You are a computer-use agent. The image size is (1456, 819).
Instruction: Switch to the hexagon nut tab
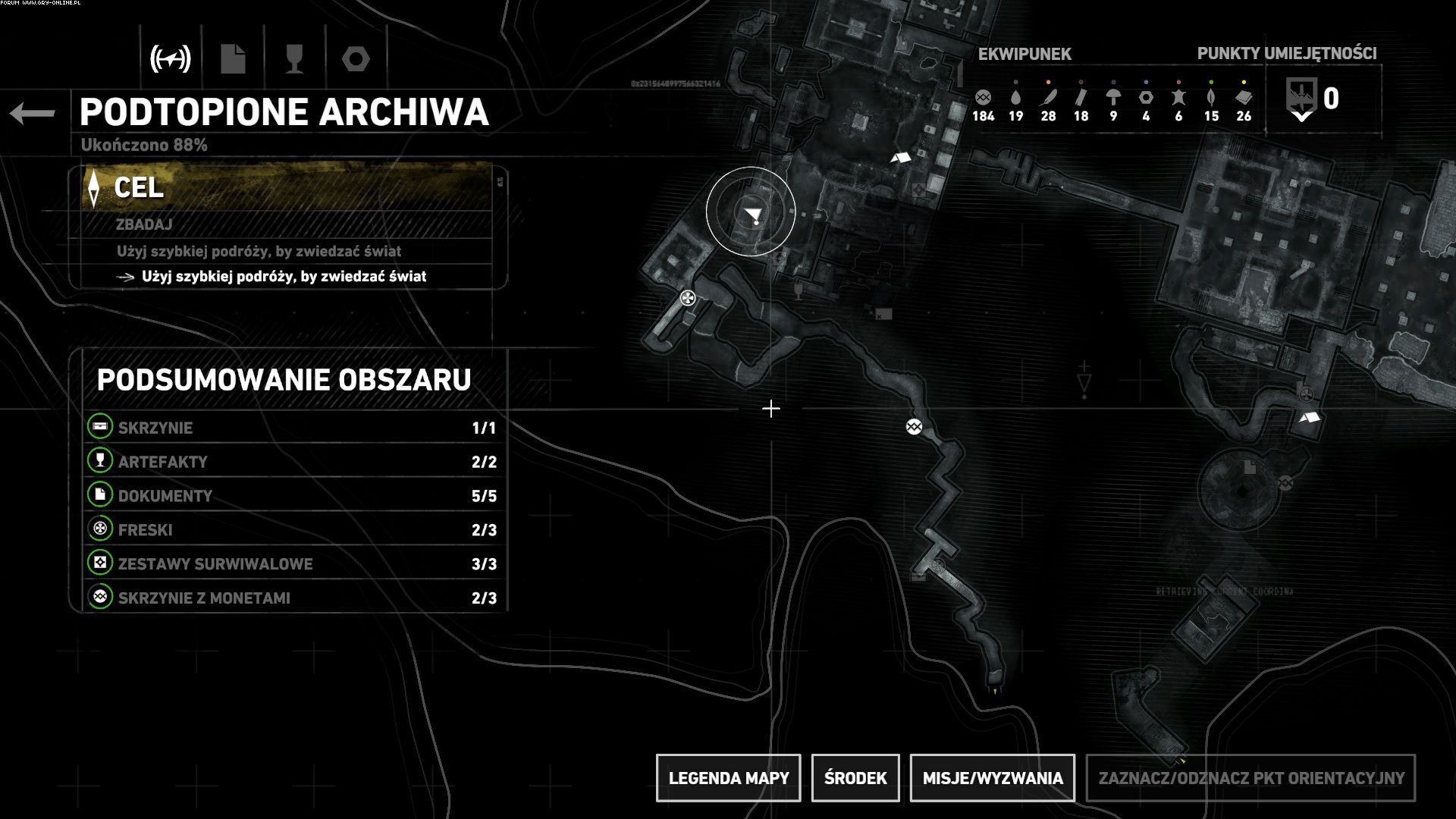[356, 58]
